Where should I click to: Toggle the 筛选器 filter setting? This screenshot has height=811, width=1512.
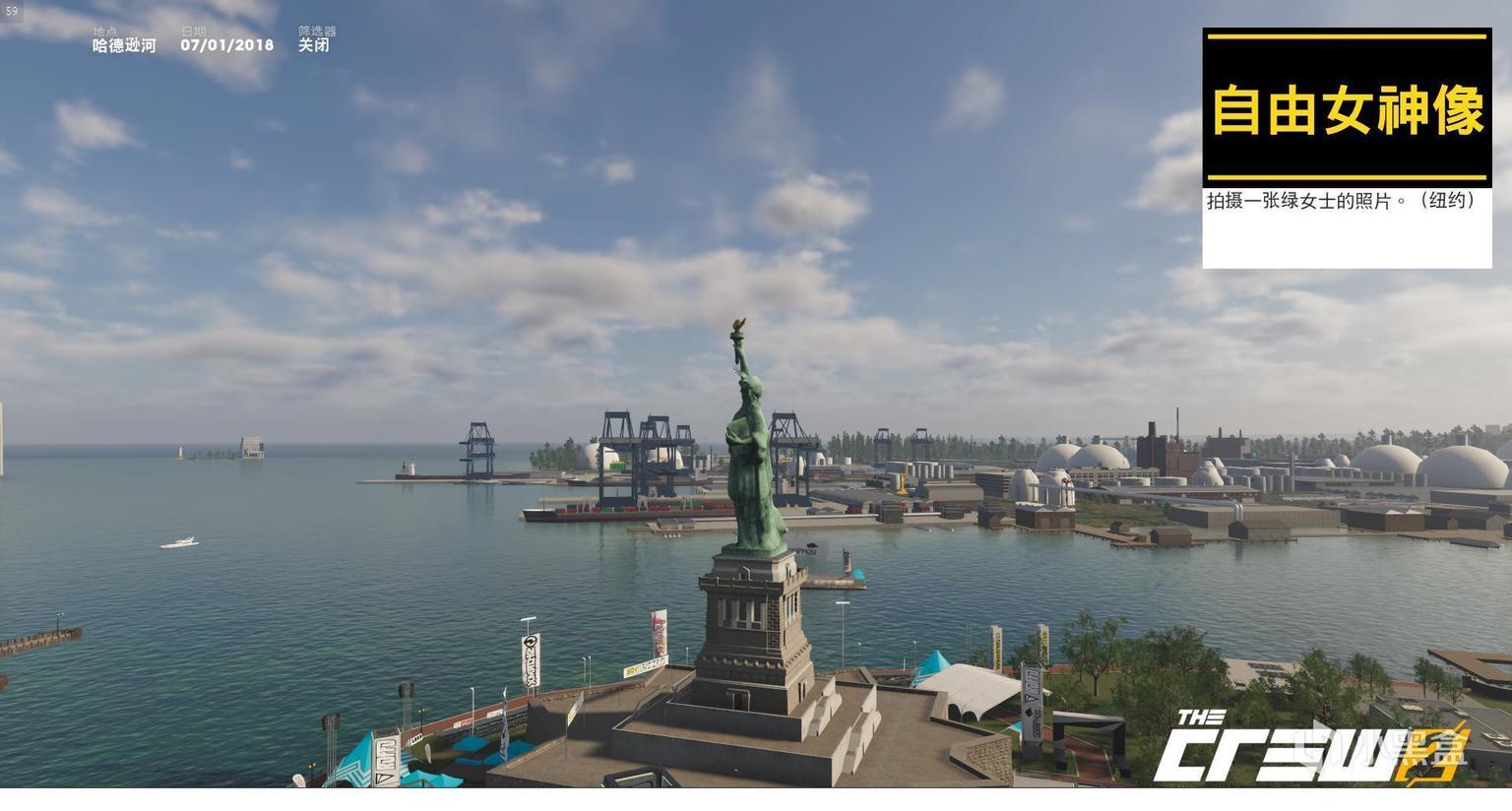pyautogui.click(x=314, y=44)
